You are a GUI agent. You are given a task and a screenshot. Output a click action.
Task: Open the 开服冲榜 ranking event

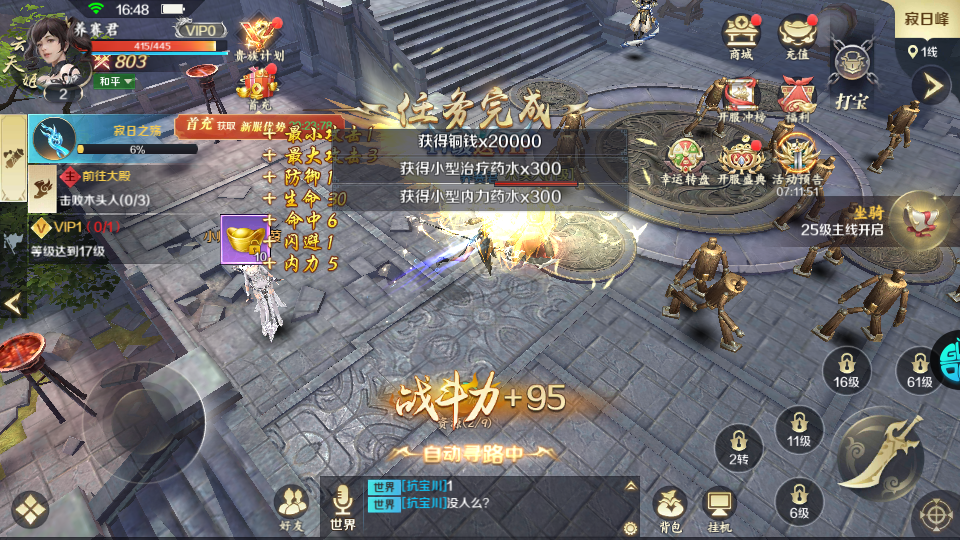click(x=741, y=100)
